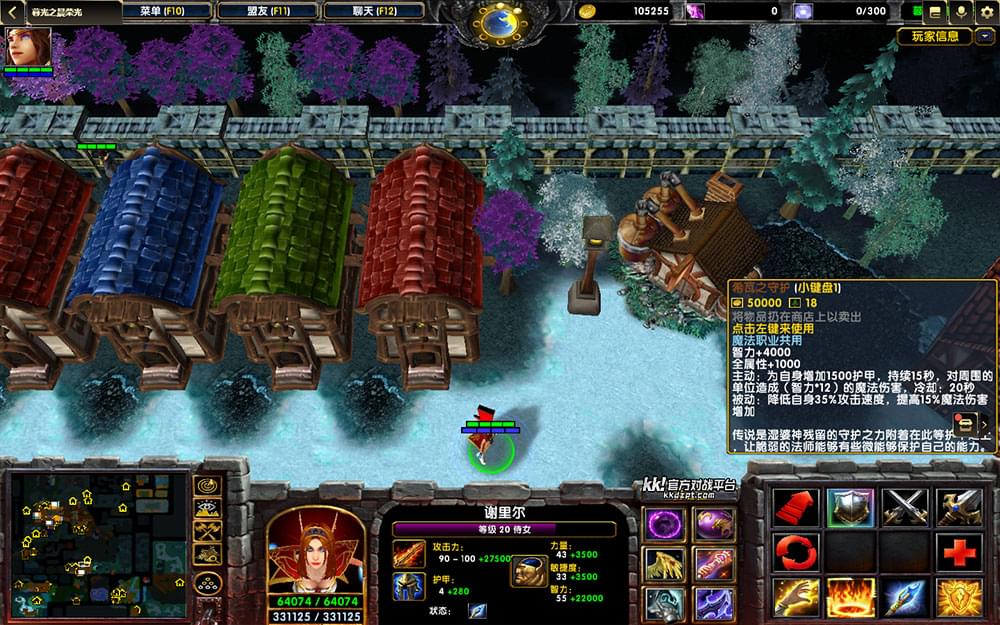This screenshot has width=1000, height=625.
Task: Choose the crossed swords attack command
Action: pyautogui.click(x=905, y=507)
